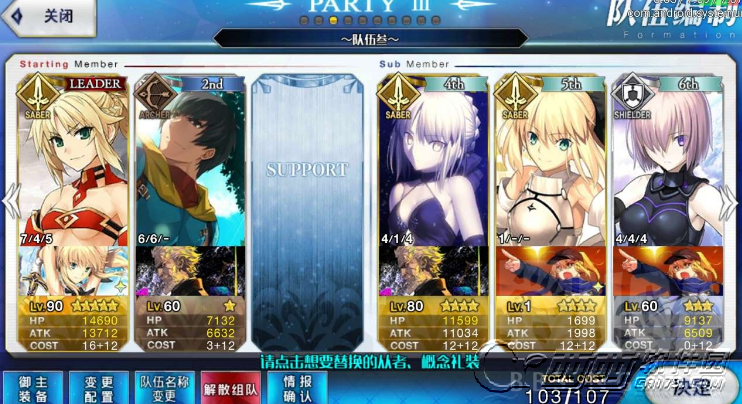Open the 变更配置 arrangement change option

tap(97, 386)
